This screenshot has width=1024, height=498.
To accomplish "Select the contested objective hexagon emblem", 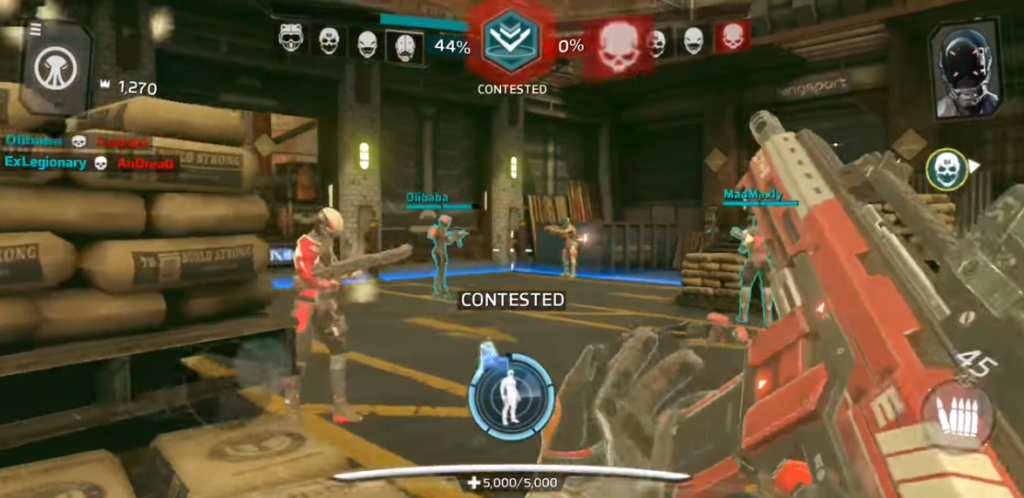I will (512, 41).
